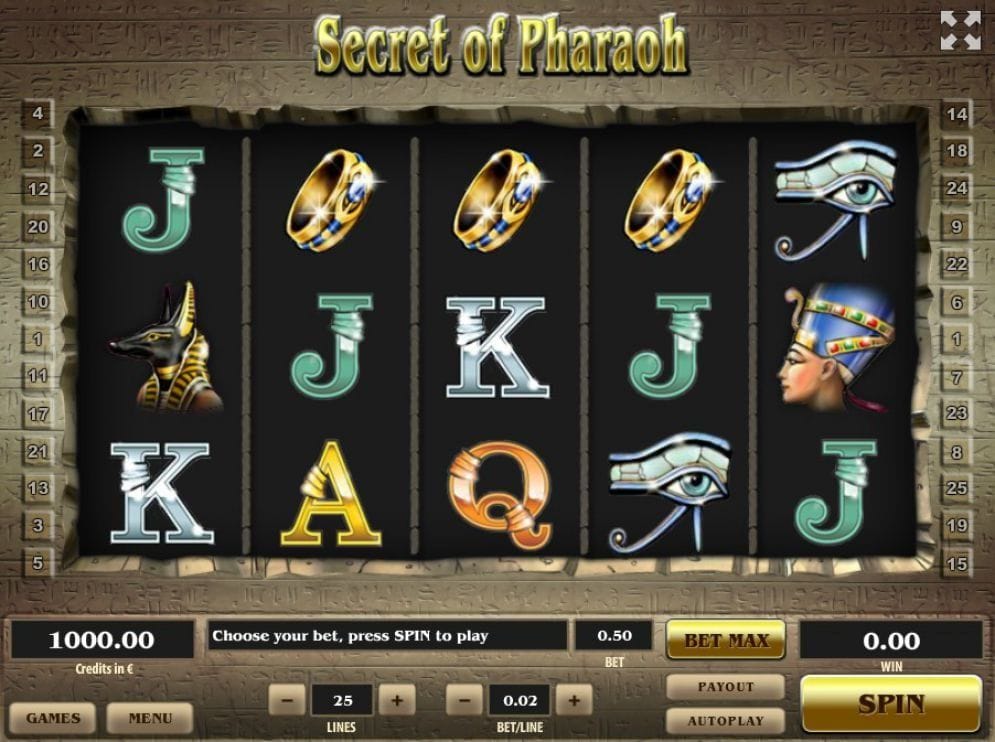Highlight payline marker 17
Viewport: 995px width, 742px height.
click(38, 414)
